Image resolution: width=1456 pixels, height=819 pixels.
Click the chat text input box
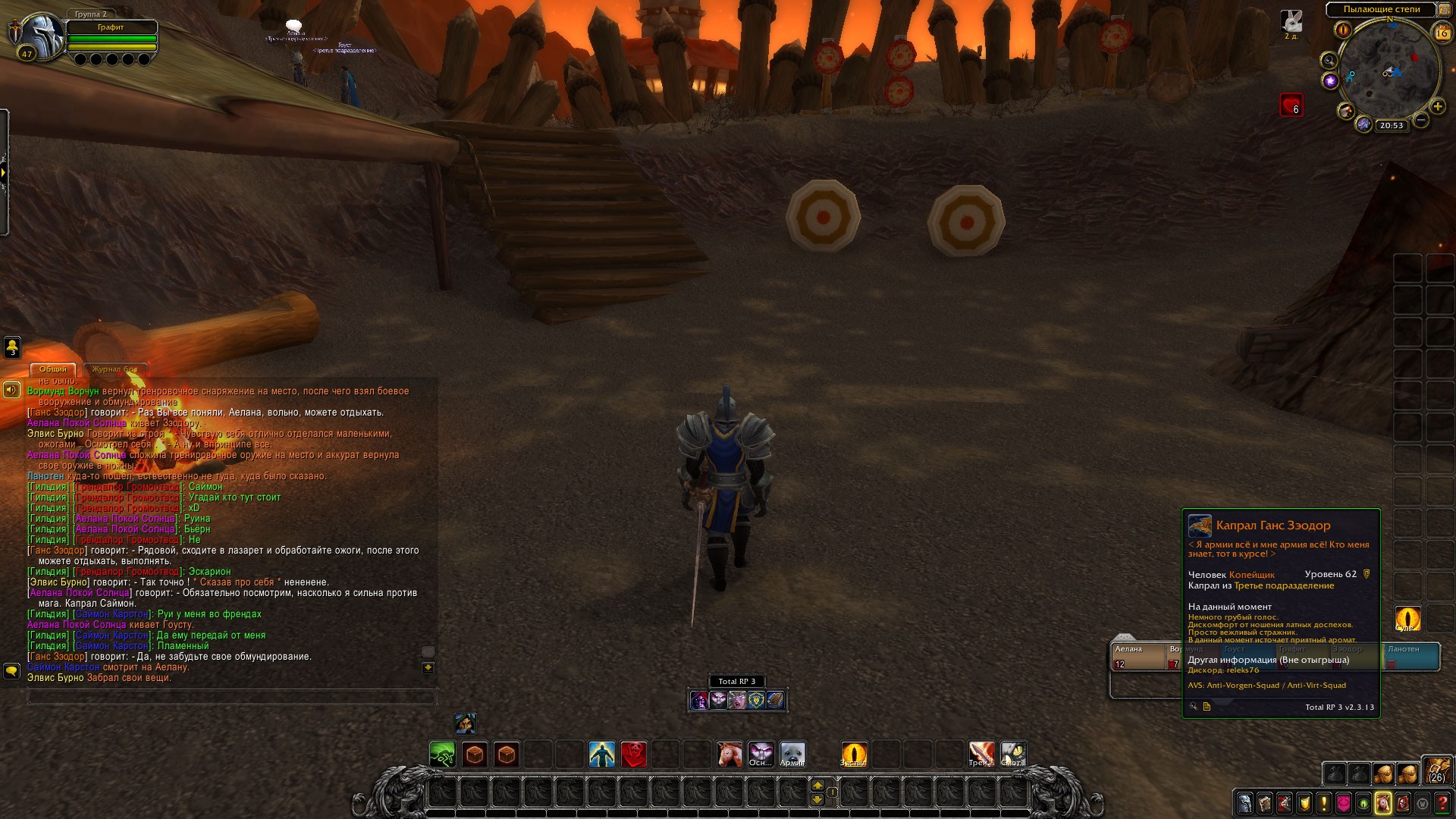[231, 696]
